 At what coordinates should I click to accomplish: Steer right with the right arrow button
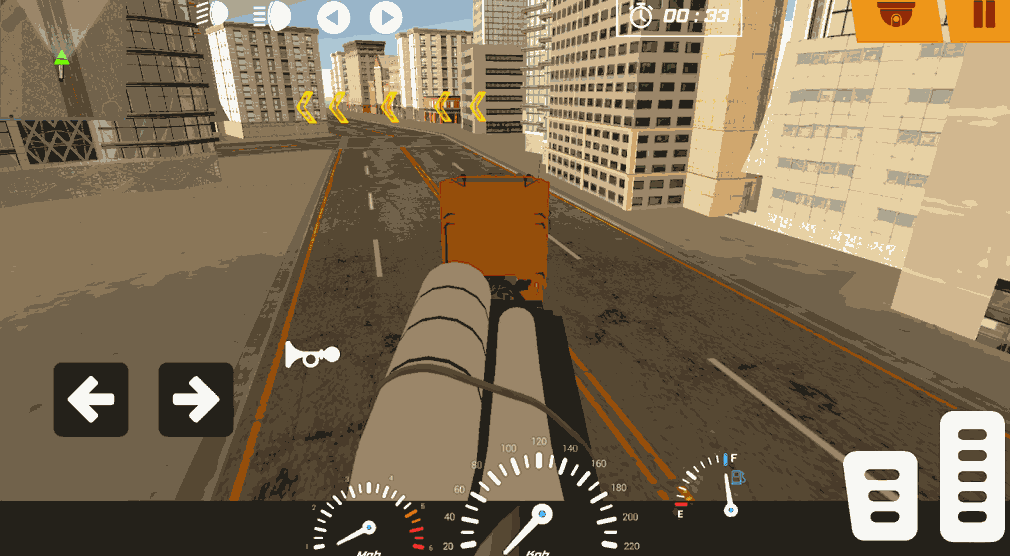tap(196, 399)
